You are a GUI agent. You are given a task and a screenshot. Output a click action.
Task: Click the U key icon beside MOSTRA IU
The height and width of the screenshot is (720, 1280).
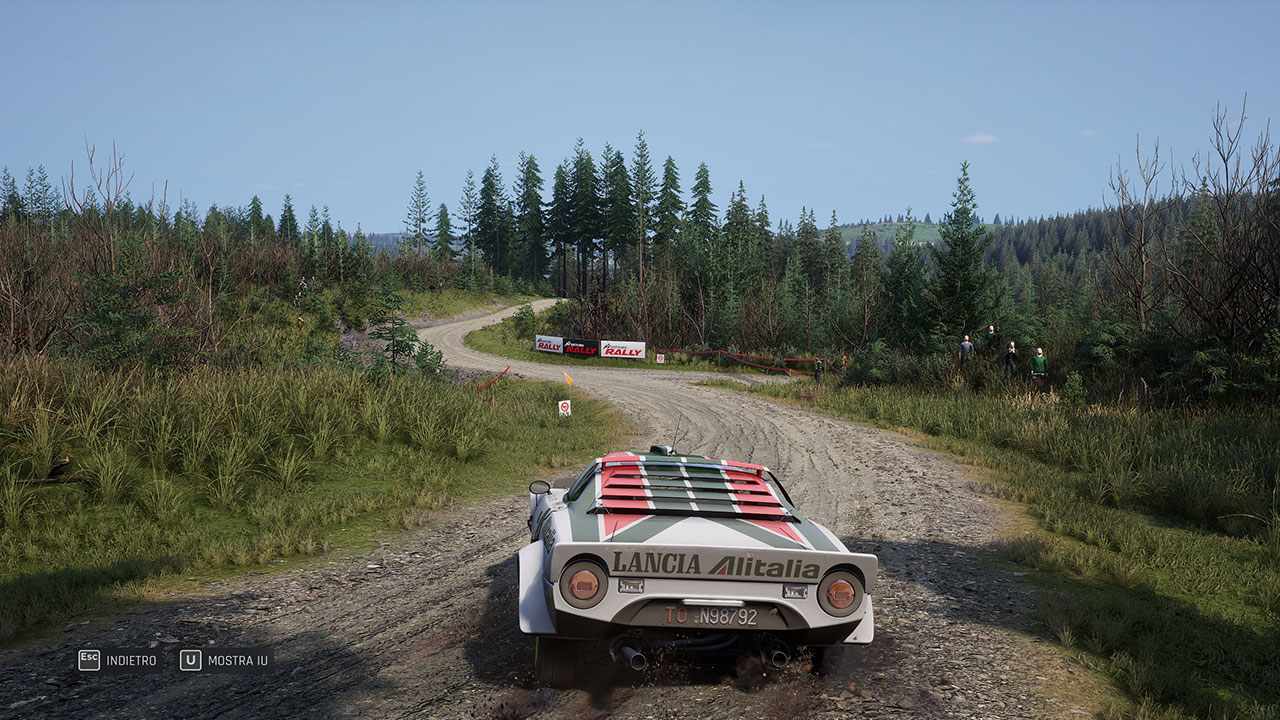[x=191, y=660]
